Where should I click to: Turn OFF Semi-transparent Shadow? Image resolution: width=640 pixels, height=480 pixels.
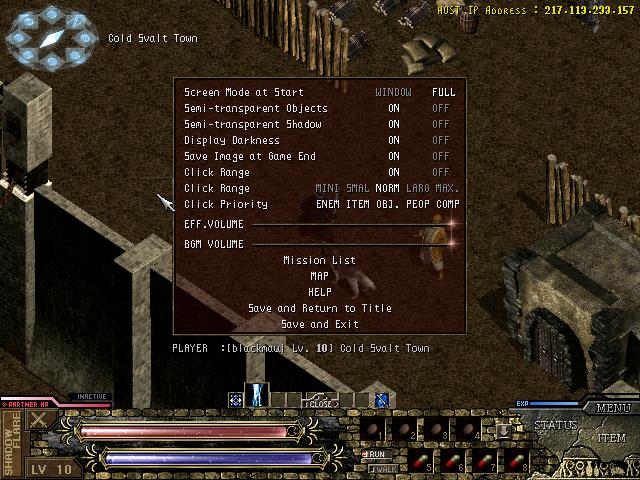(441, 124)
